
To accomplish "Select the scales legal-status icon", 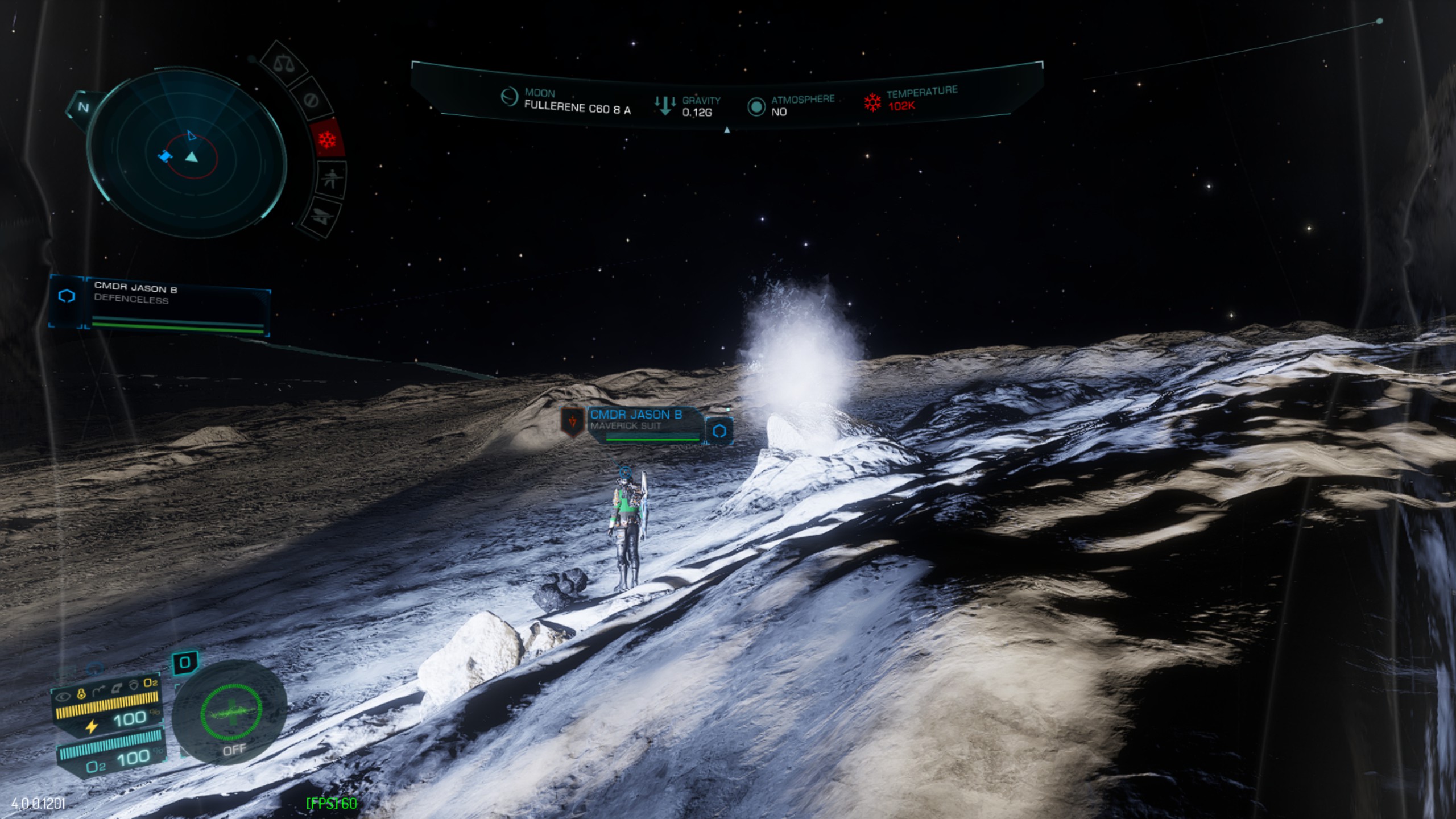I will pyautogui.click(x=283, y=64).
